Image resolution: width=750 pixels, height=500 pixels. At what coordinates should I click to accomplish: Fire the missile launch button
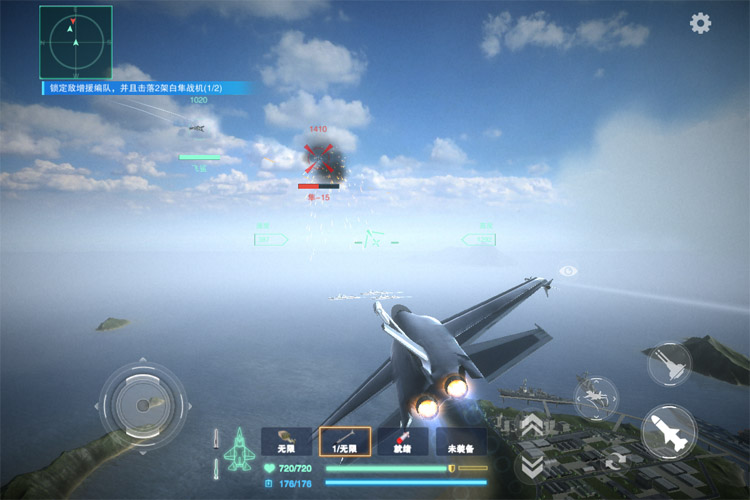click(668, 431)
